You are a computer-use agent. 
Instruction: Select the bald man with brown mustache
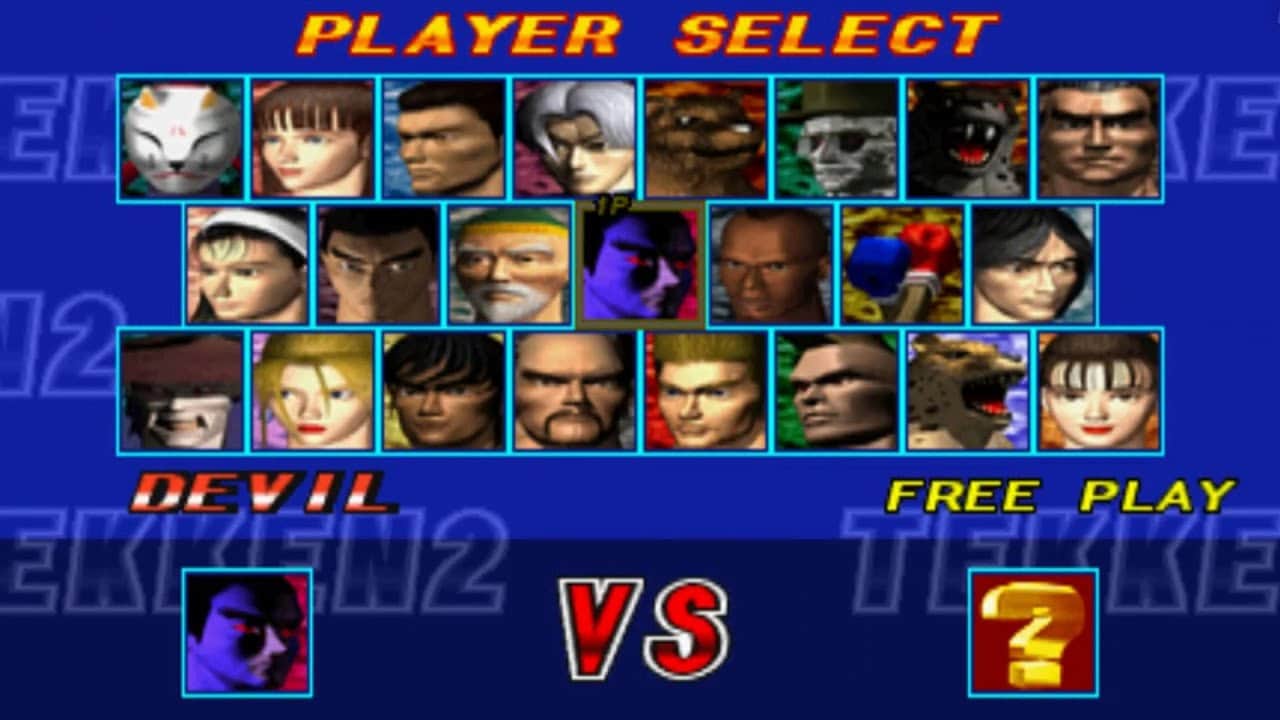(575, 391)
